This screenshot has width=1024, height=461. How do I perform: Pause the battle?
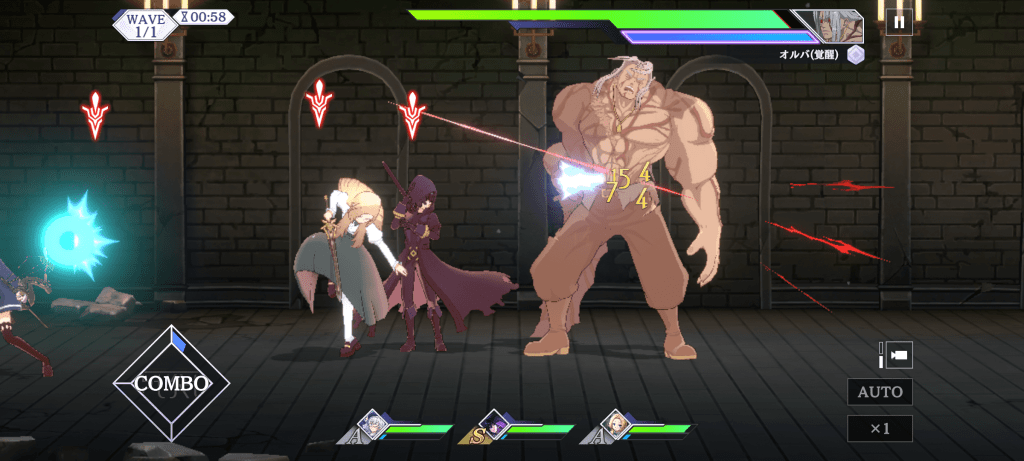(897, 20)
